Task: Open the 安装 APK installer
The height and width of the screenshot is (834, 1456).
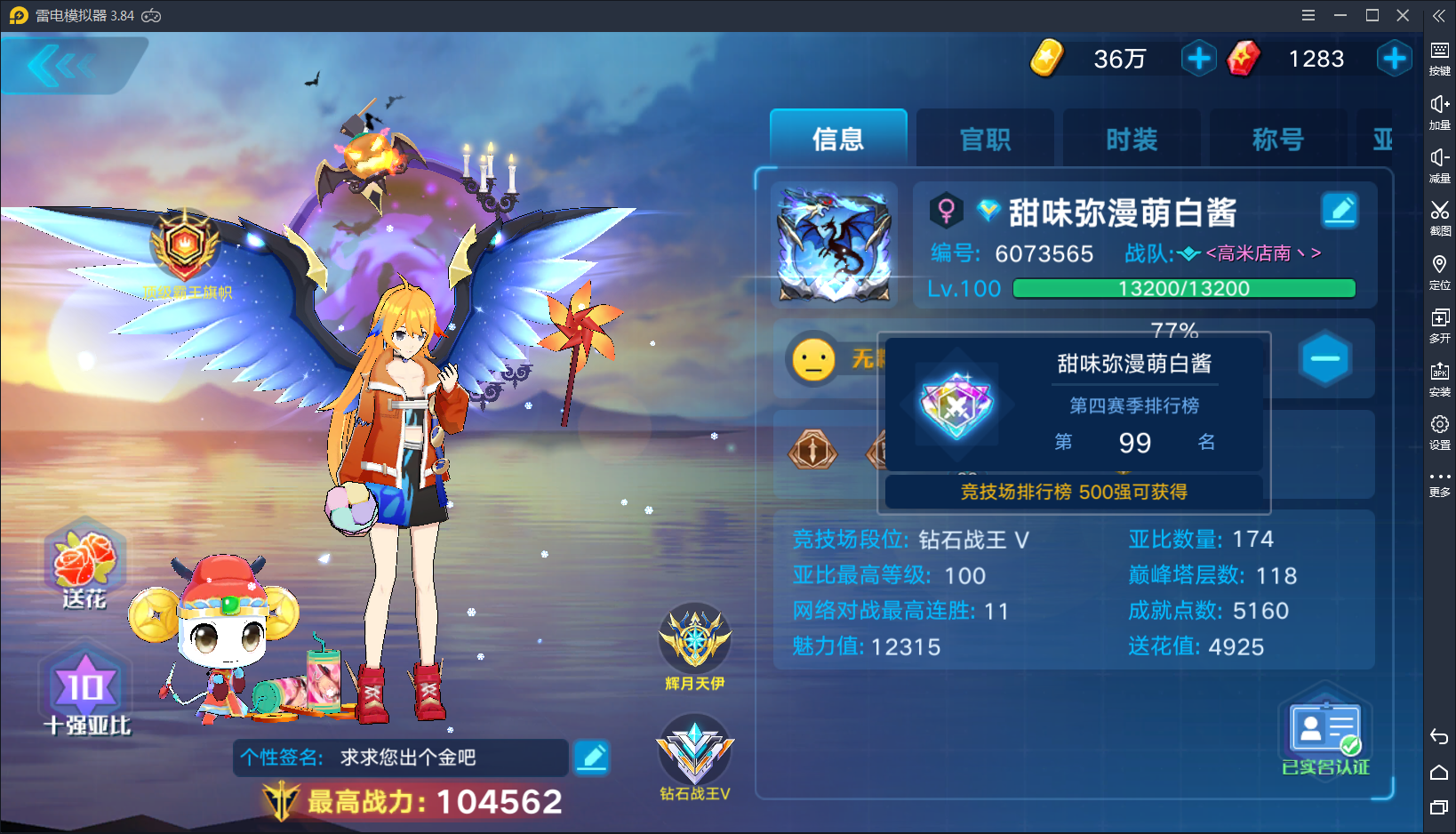Action: click(x=1440, y=373)
